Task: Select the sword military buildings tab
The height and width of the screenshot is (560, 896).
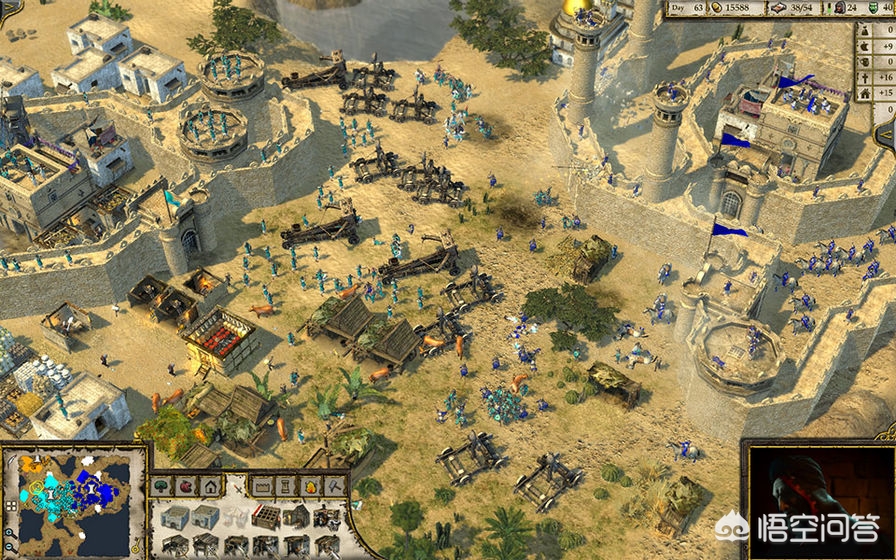Action: tap(237, 486)
